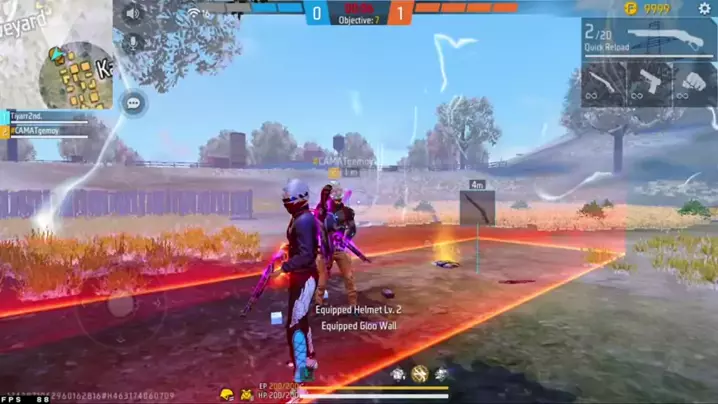The height and width of the screenshot is (404, 718).
Task: Switch to the pistol weapon slot
Action: (x=650, y=82)
